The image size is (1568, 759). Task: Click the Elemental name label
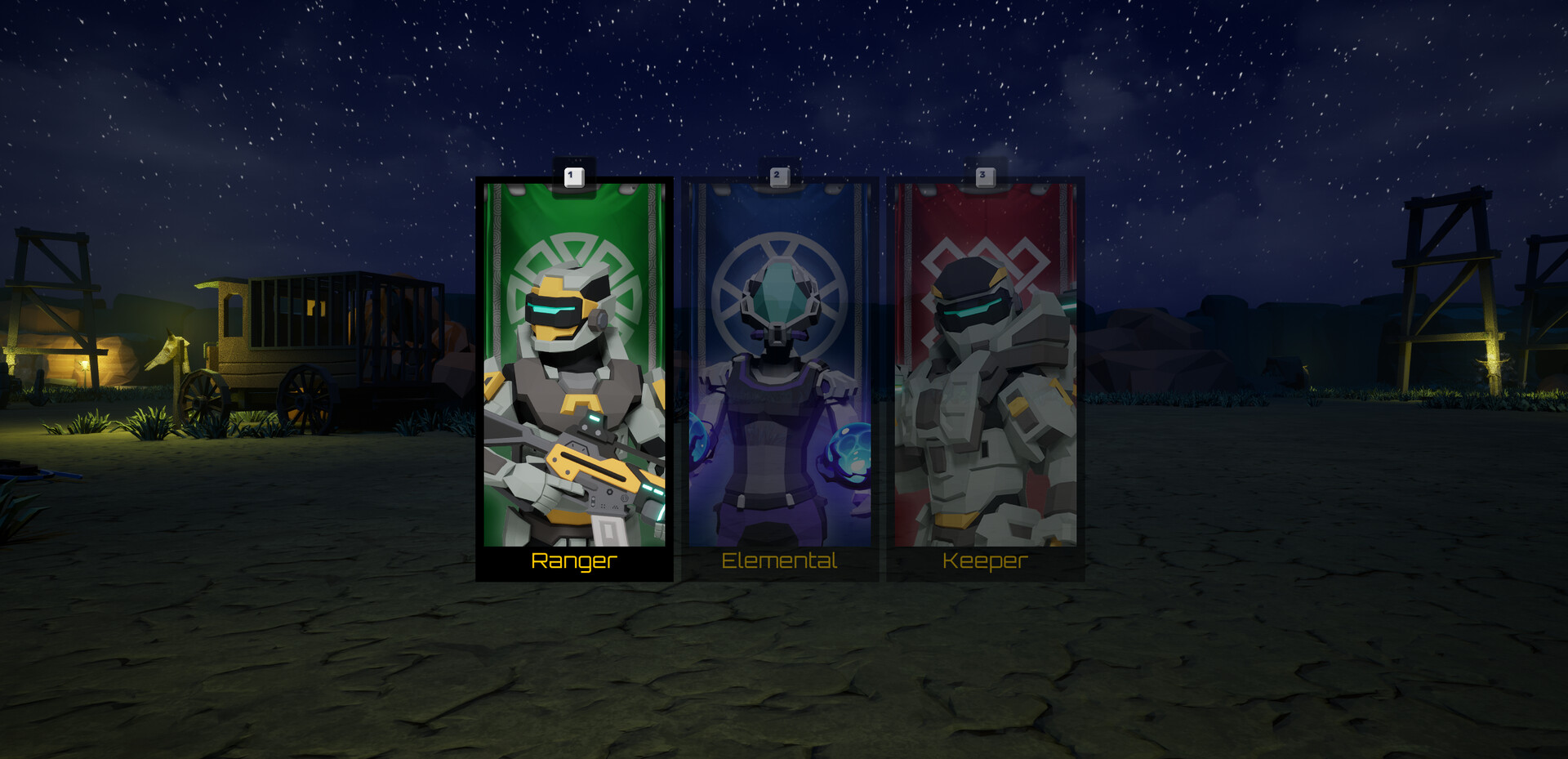(x=778, y=561)
